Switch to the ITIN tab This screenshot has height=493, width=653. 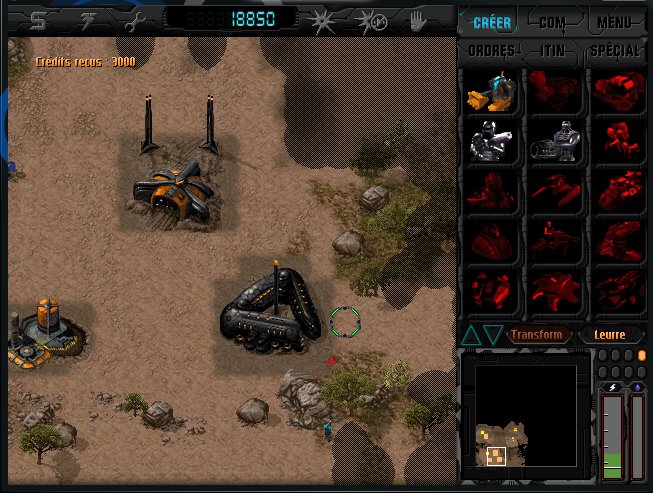pos(553,50)
